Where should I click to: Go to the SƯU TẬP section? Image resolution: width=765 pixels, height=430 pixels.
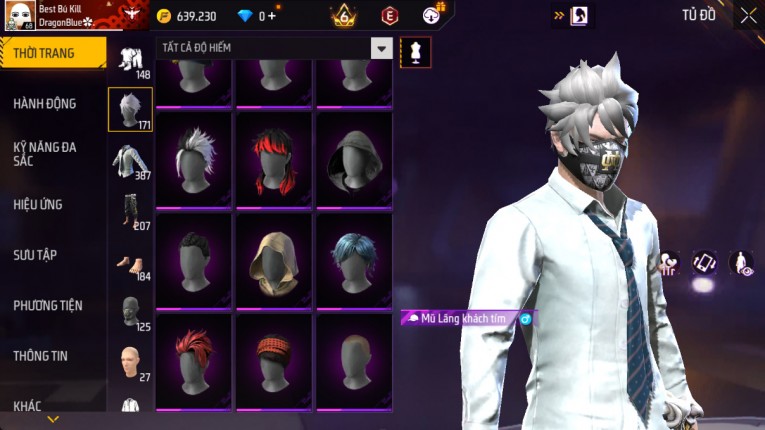(35, 255)
